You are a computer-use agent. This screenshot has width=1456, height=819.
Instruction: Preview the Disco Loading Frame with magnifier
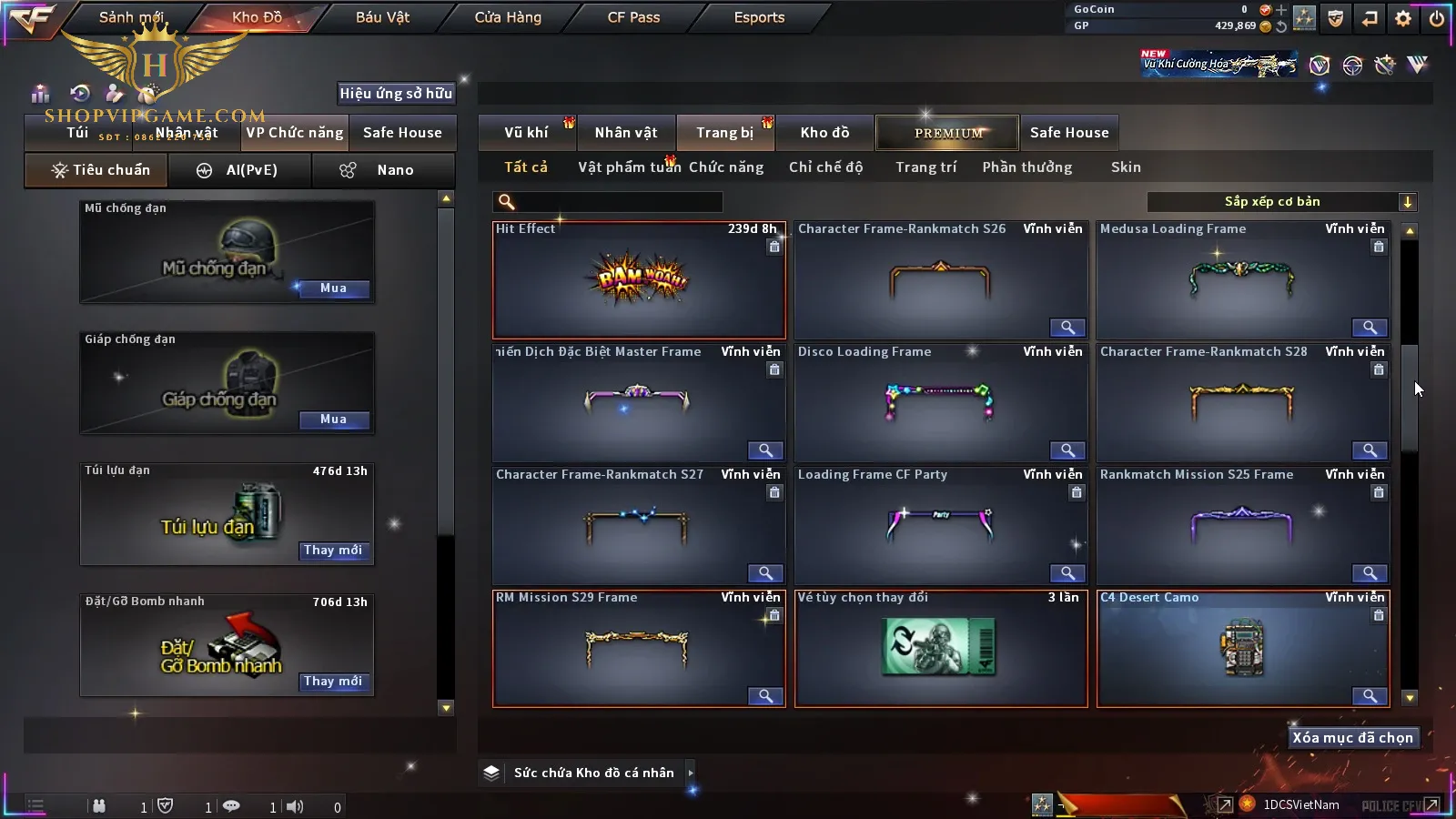coord(1067,450)
